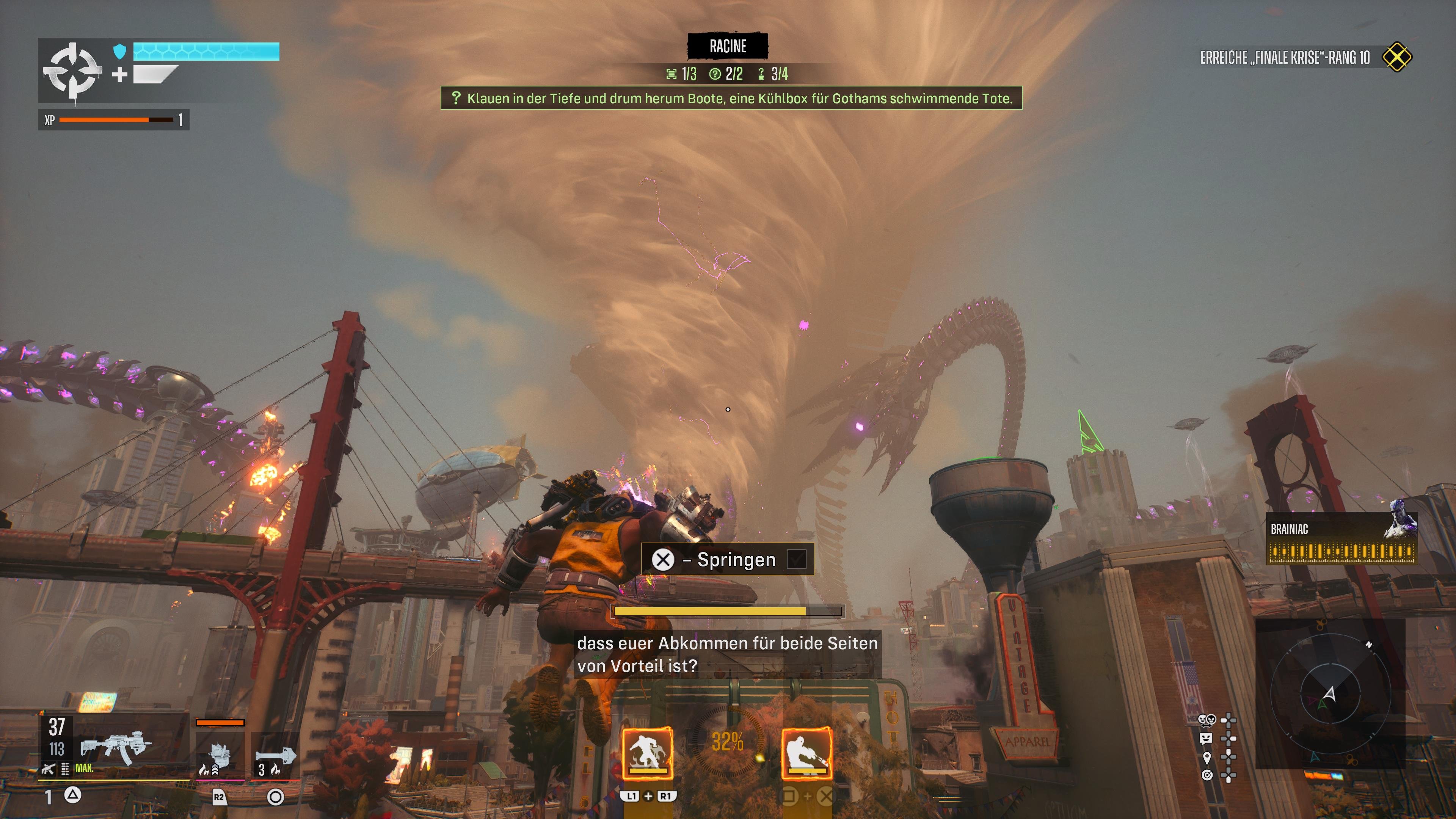This screenshot has width=1456, height=819.
Task: Open the circular minimap
Action: click(x=1329, y=693)
